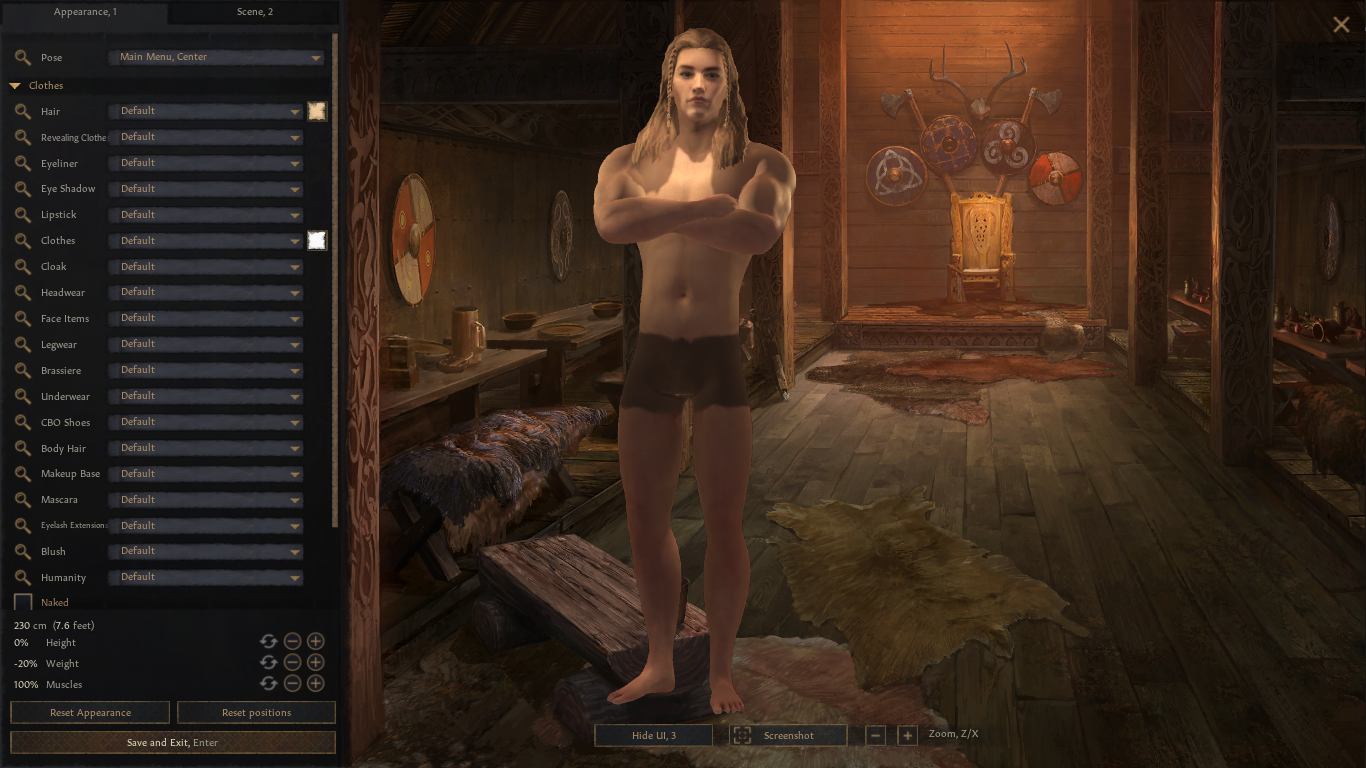The width and height of the screenshot is (1366, 768).
Task: Take a Screenshot
Action: click(x=788, y=736)
